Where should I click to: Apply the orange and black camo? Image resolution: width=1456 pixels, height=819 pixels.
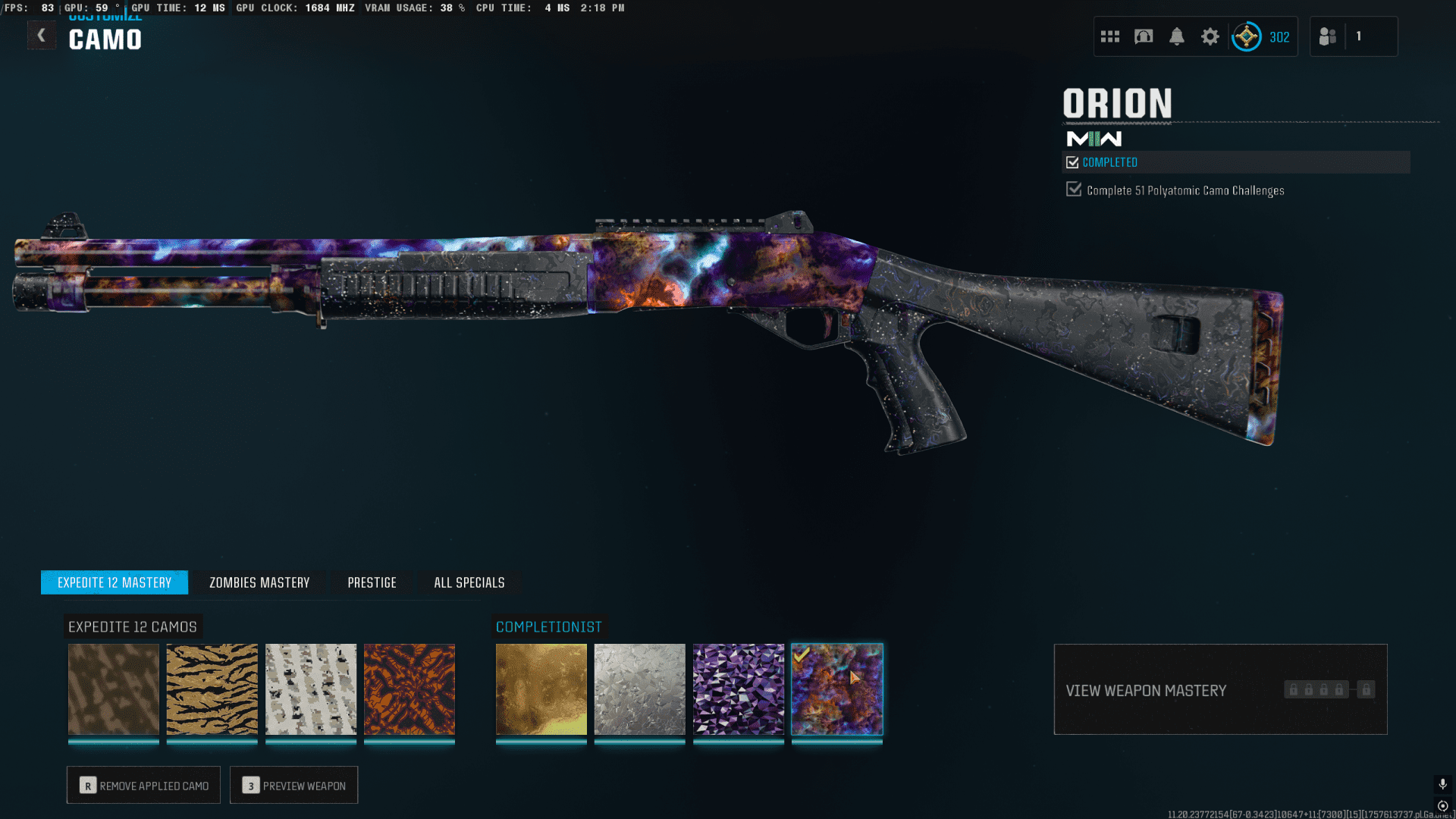coord(409,689)
